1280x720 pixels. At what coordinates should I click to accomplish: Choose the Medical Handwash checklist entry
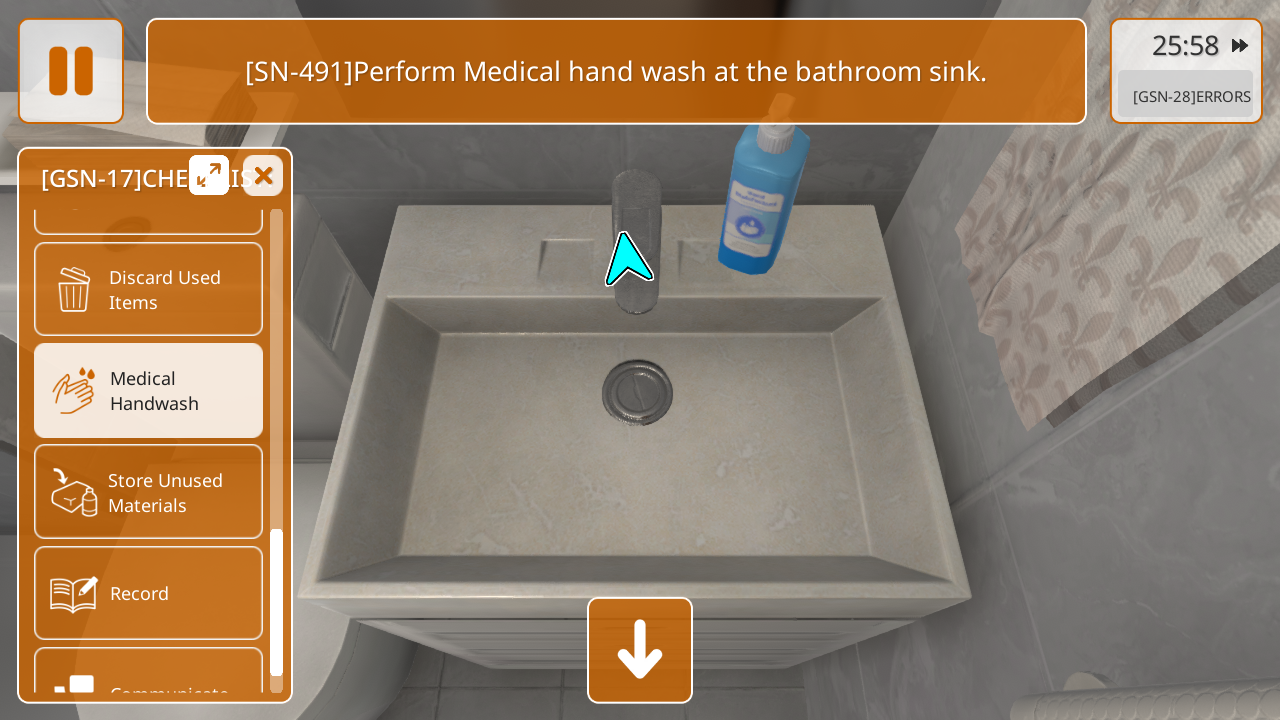point(148,391)
